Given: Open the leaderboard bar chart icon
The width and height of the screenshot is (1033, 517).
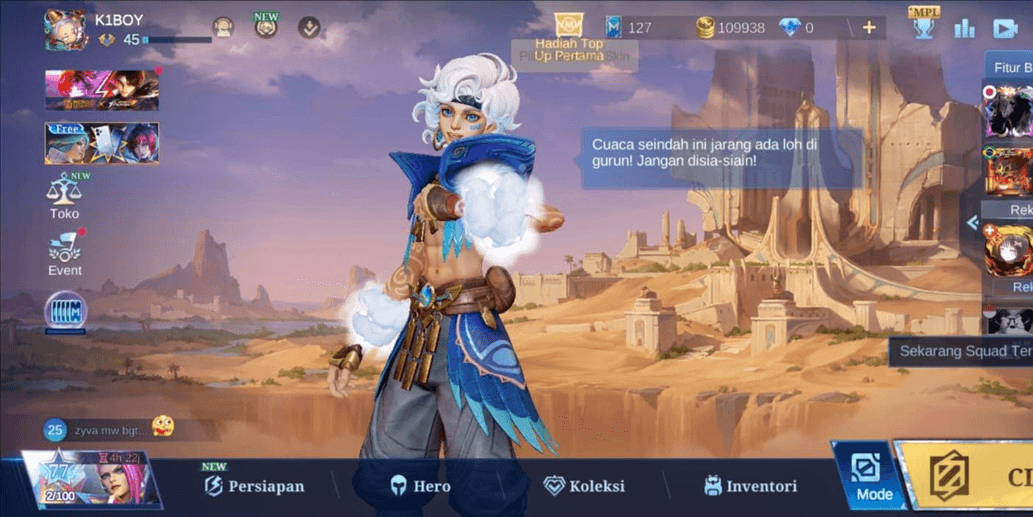Looking at the screenshot, I should pos(964,28).
